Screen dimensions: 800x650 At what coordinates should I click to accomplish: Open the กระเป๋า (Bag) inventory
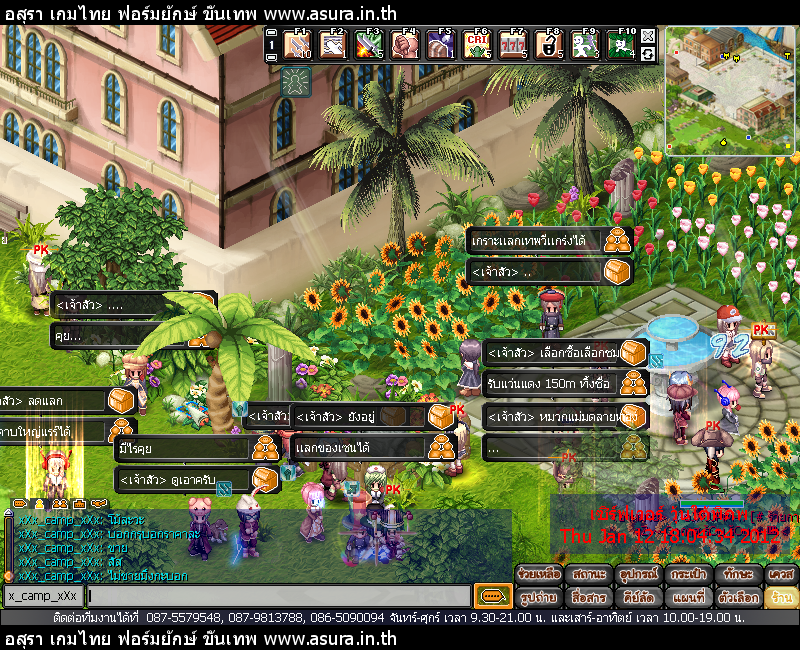click(687, 575)
